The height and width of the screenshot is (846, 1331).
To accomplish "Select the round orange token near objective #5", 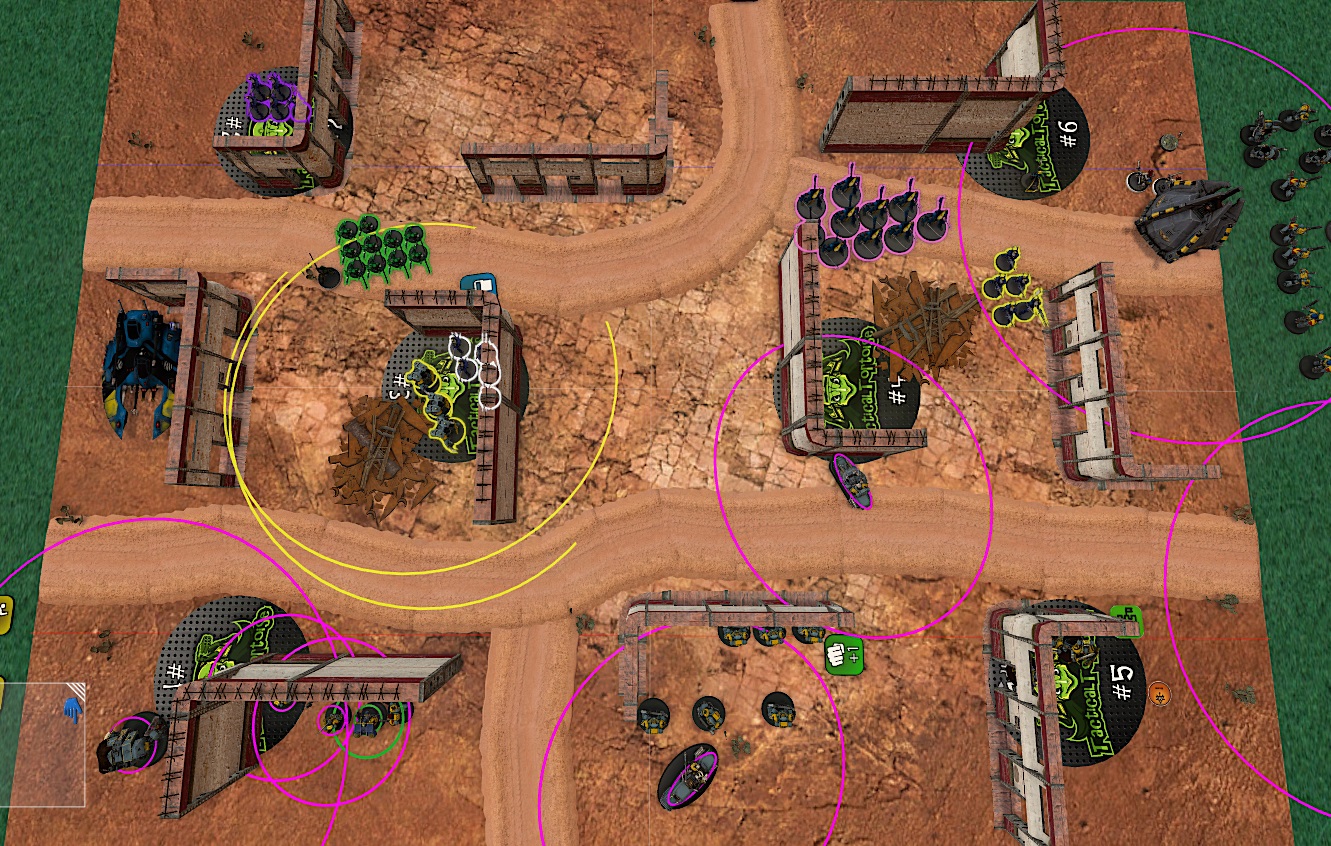I will point(1159,690).
